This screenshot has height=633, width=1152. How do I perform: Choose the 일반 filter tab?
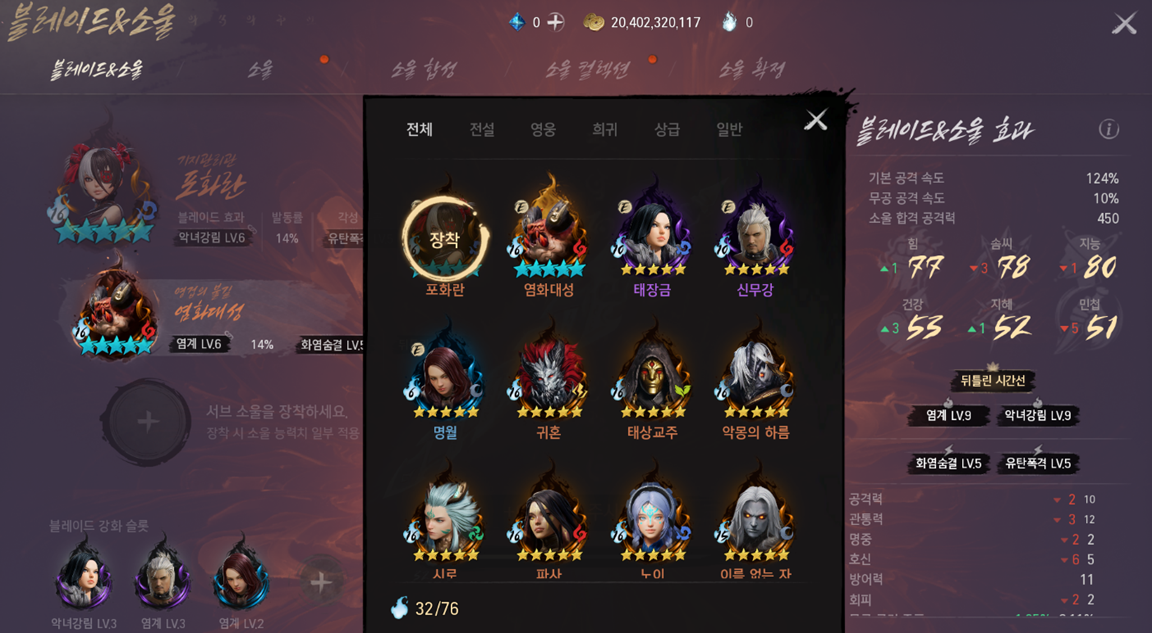coord(729,129)
